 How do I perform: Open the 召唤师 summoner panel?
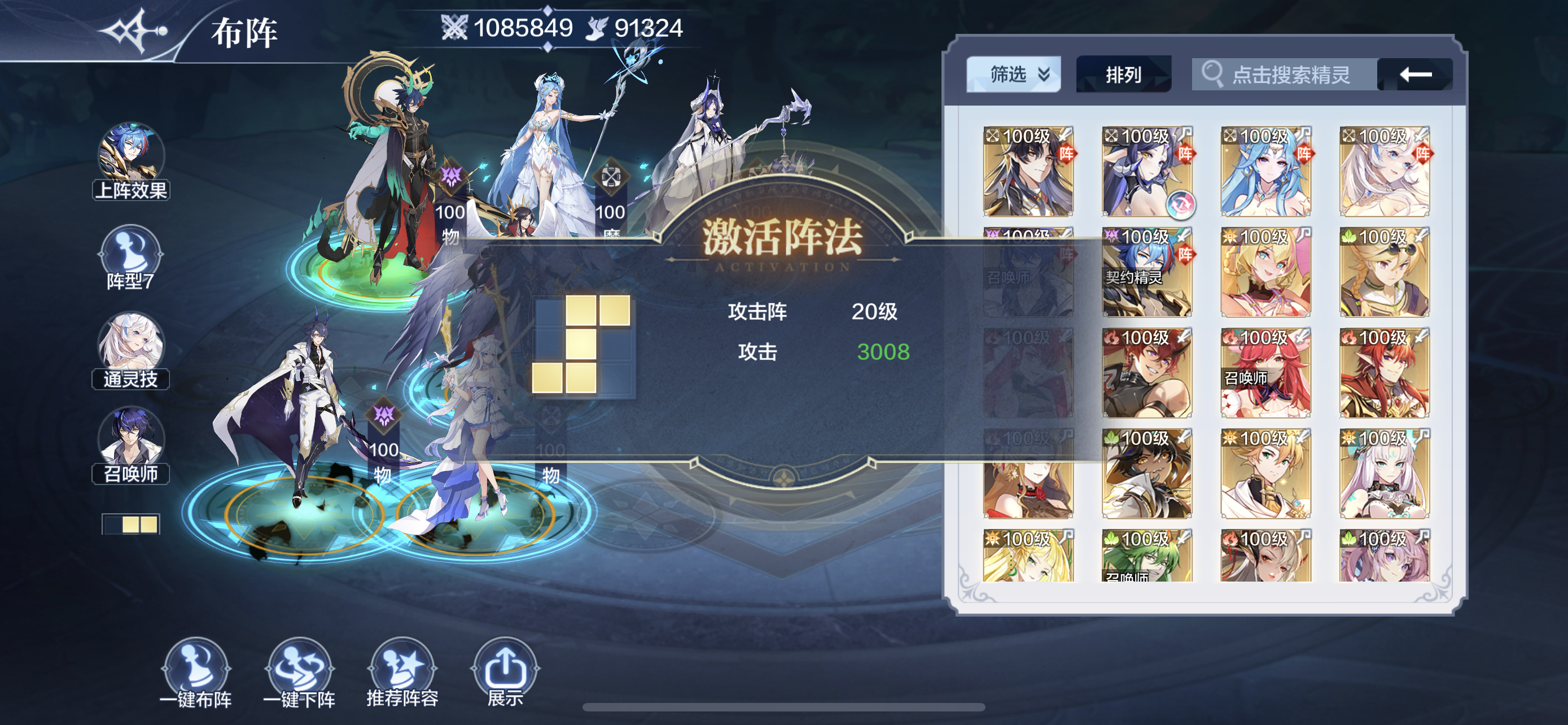pyautogui.click(x=131, y=444)
